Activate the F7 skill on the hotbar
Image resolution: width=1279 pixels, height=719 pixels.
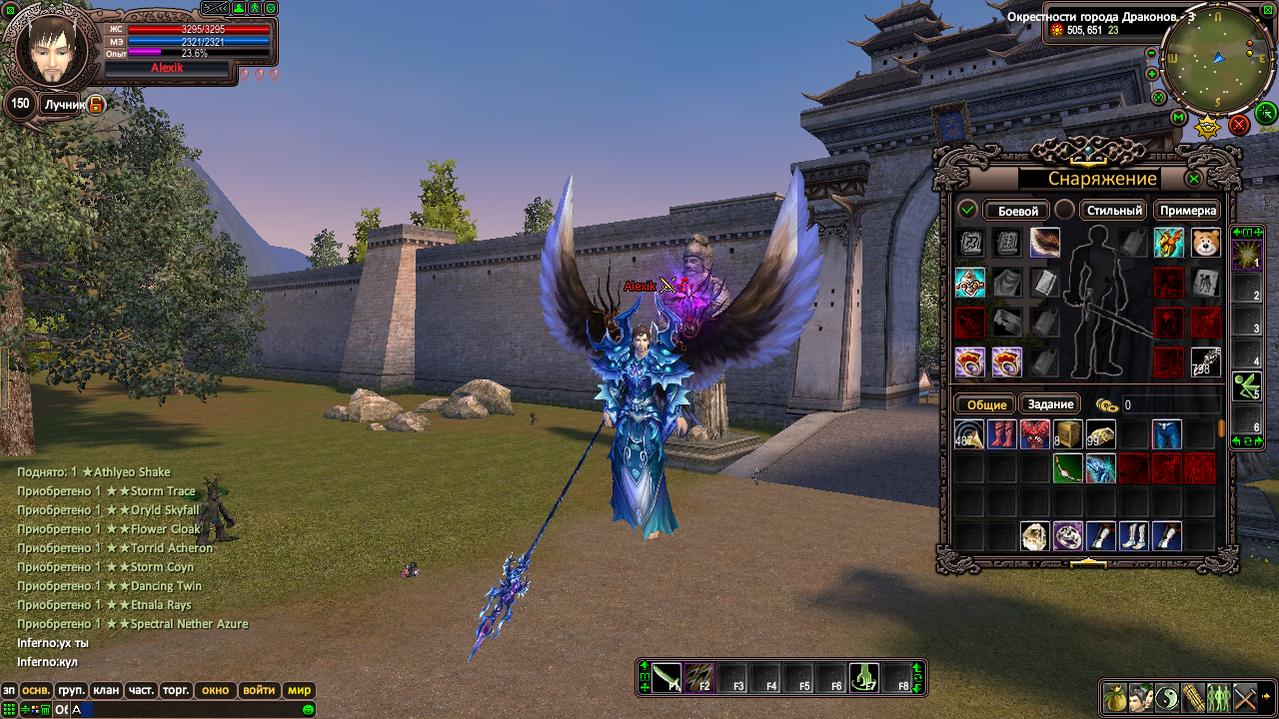point(863,677)
